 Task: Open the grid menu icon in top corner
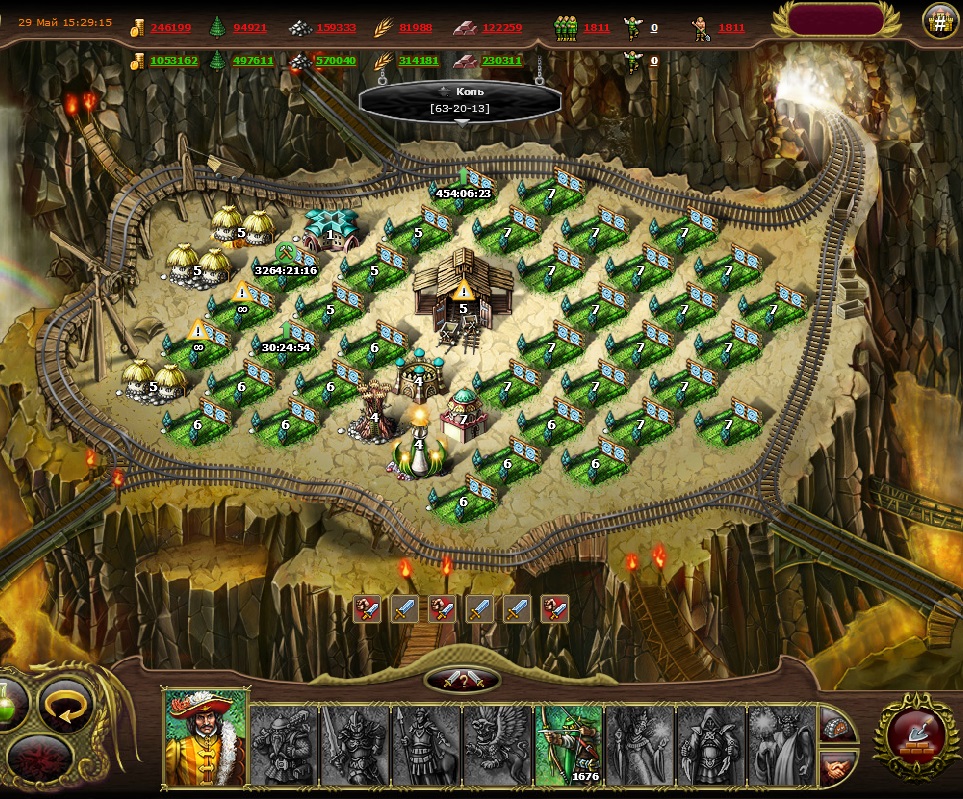939,20
